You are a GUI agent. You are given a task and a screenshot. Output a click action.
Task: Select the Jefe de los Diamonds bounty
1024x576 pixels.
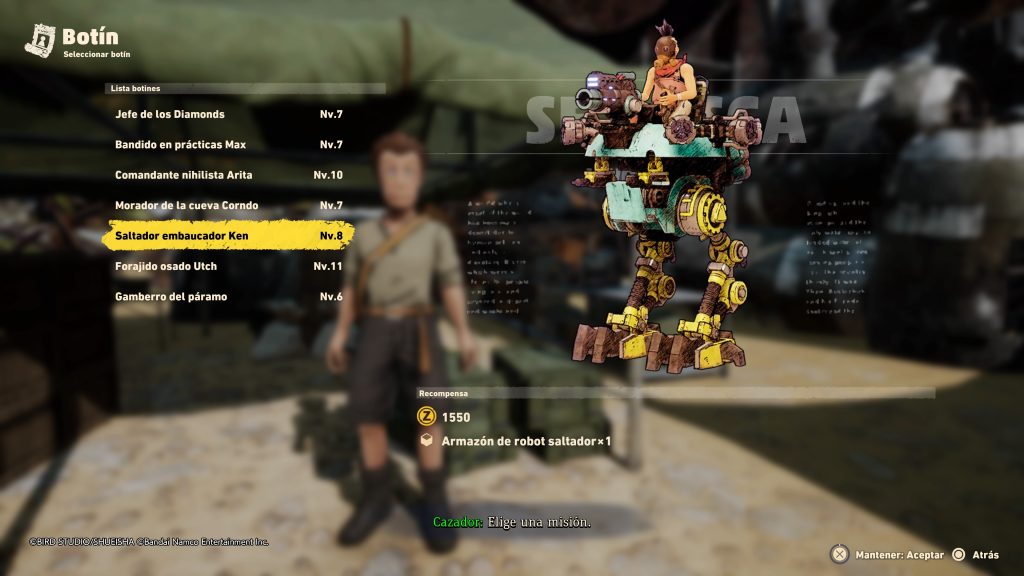point(228,114)
